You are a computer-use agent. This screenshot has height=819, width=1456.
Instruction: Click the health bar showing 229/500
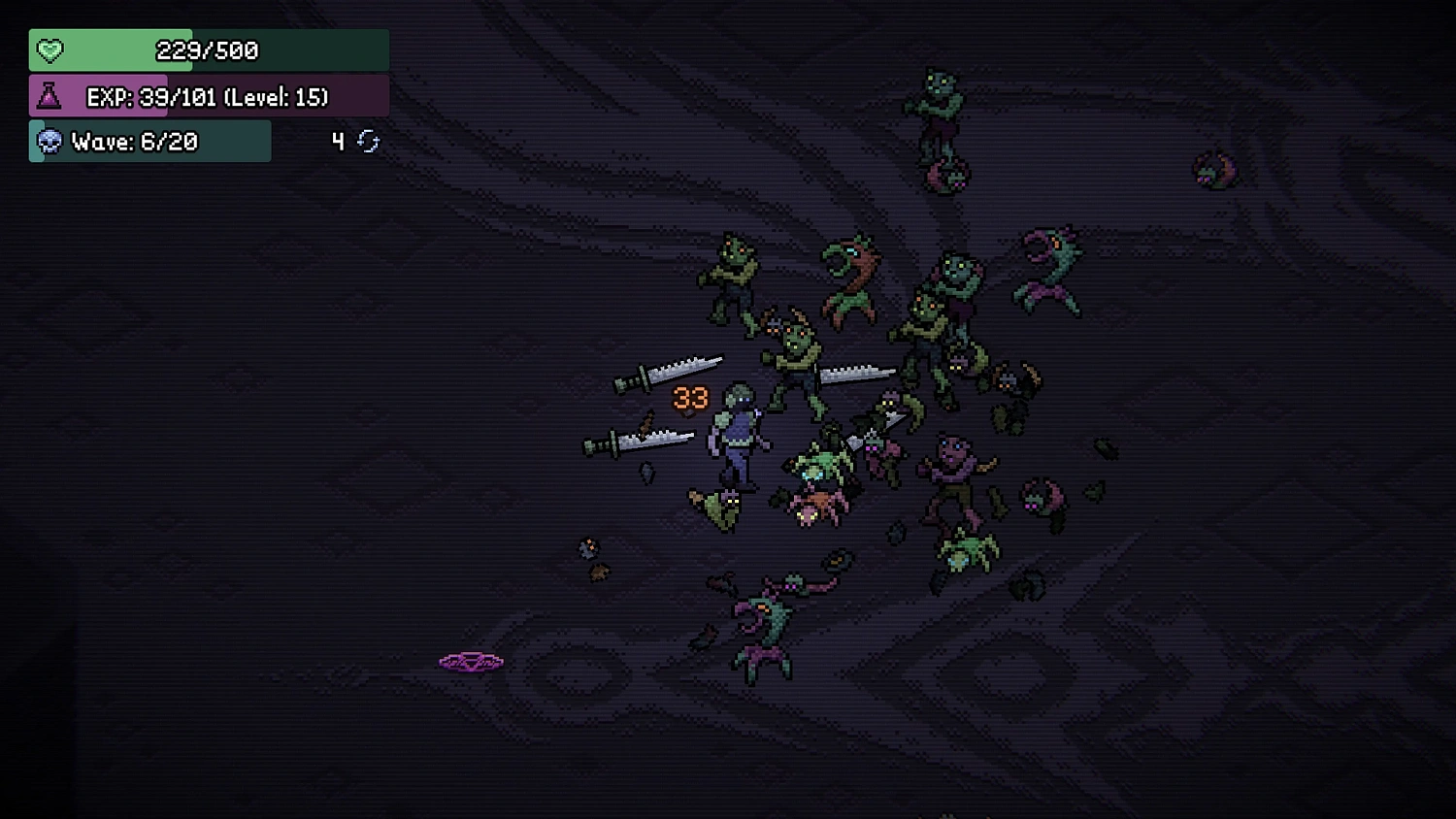pos(207,49)
